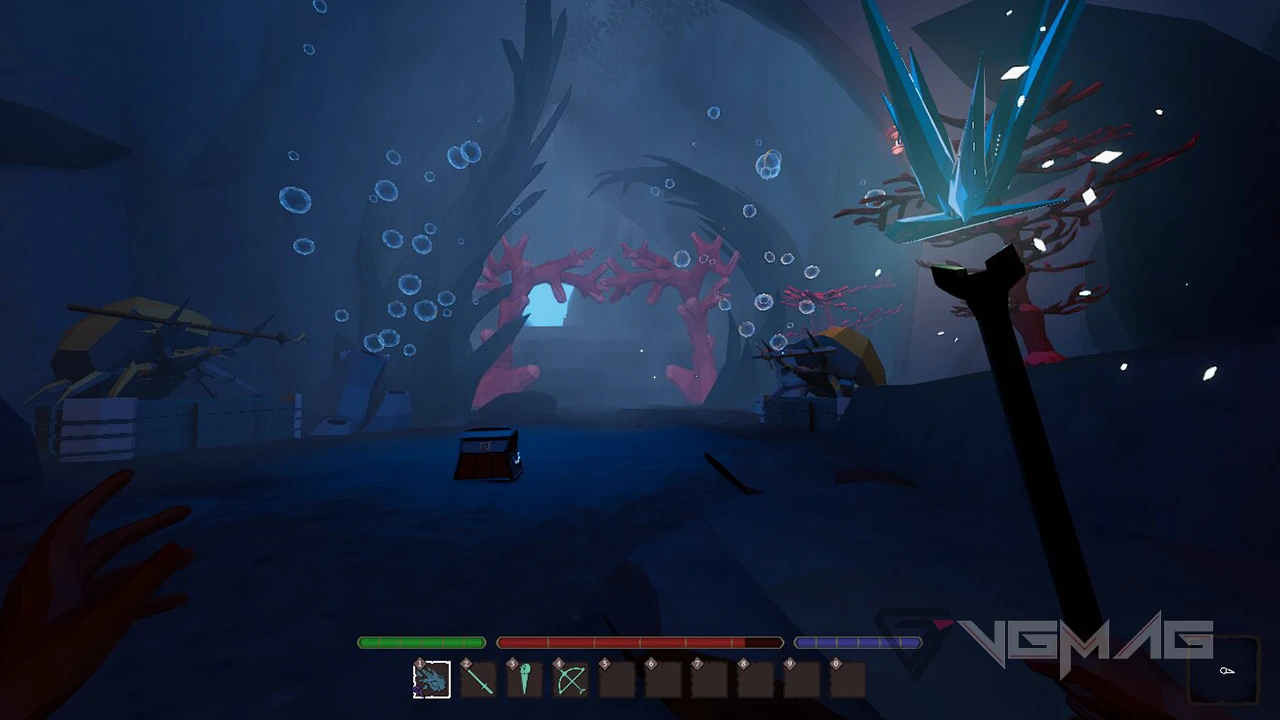1280x720 pixels.
Task: Choose the teal mace in hotbar slot 3
Action: click(x=525, y=680)
